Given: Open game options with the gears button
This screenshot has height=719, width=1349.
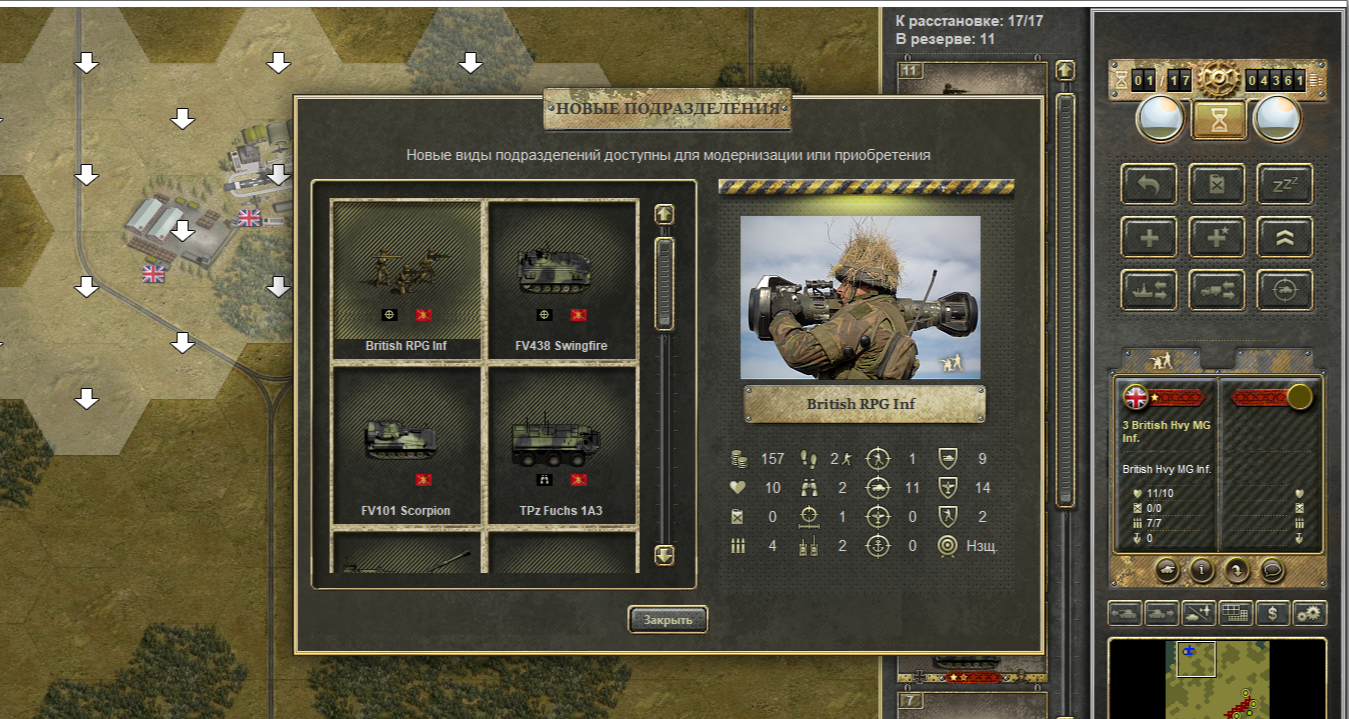Looking at the screenshot, I should coord(1309,613).
